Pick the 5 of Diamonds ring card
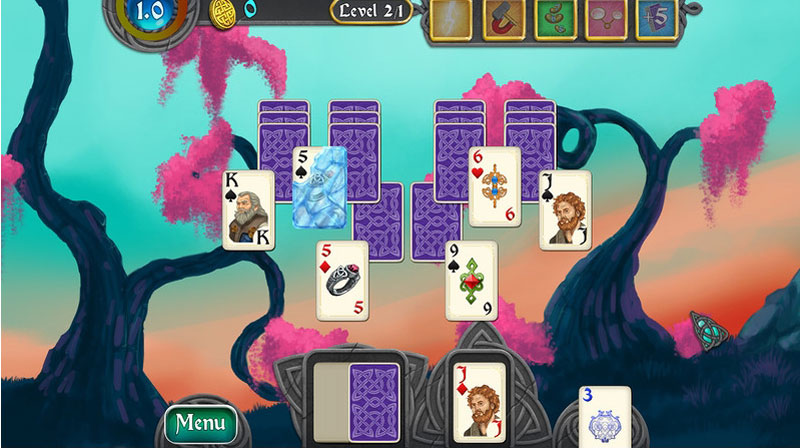Screen dimensions: 800x448 click(x=344, y=279)
